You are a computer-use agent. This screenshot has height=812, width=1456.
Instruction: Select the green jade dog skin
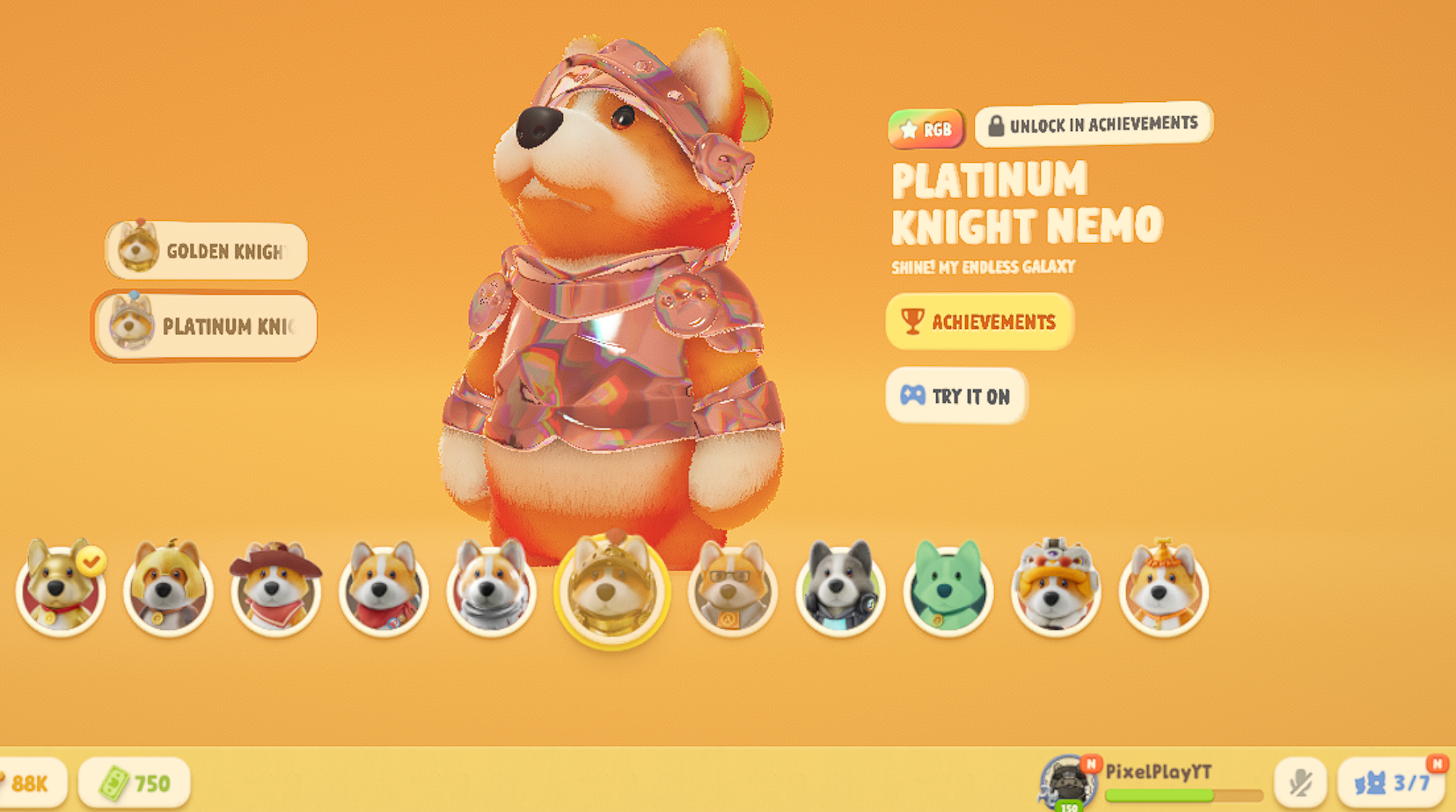click(x=947, y=589)
